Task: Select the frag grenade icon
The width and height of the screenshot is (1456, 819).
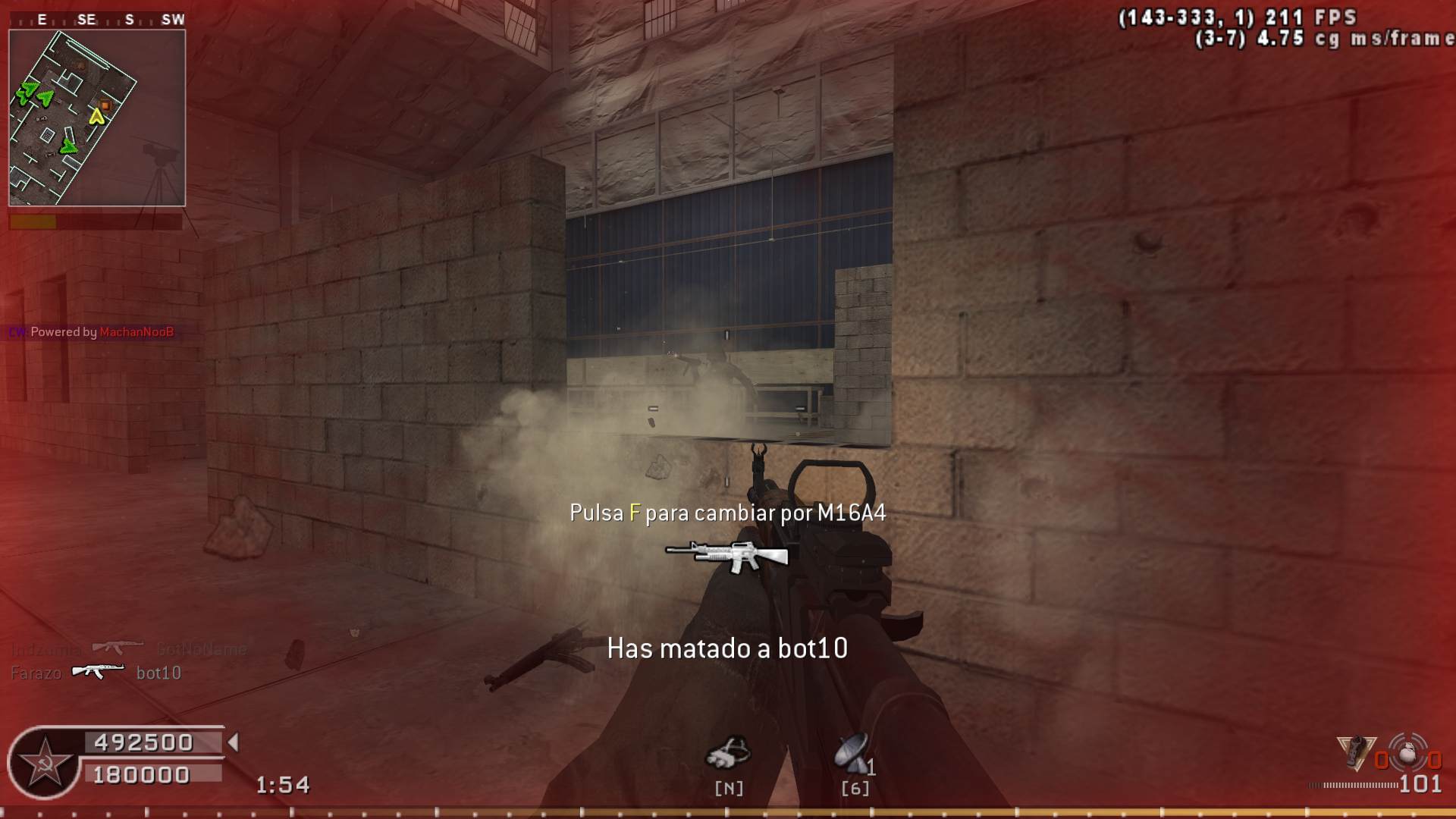Action: point(1407,754)
